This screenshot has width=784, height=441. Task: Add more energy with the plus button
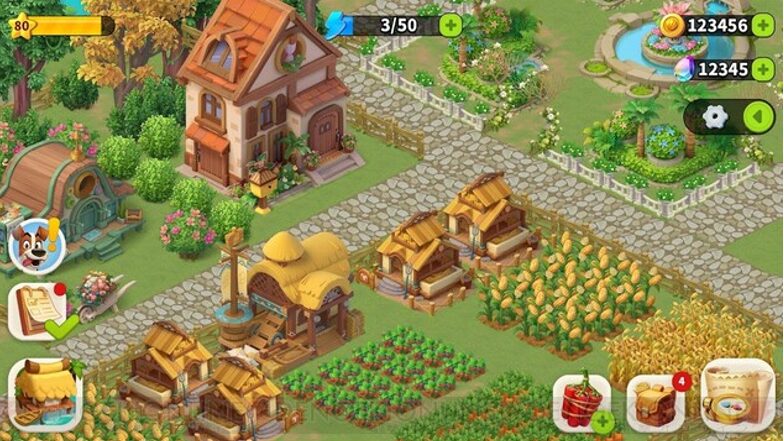coord(451,25)
